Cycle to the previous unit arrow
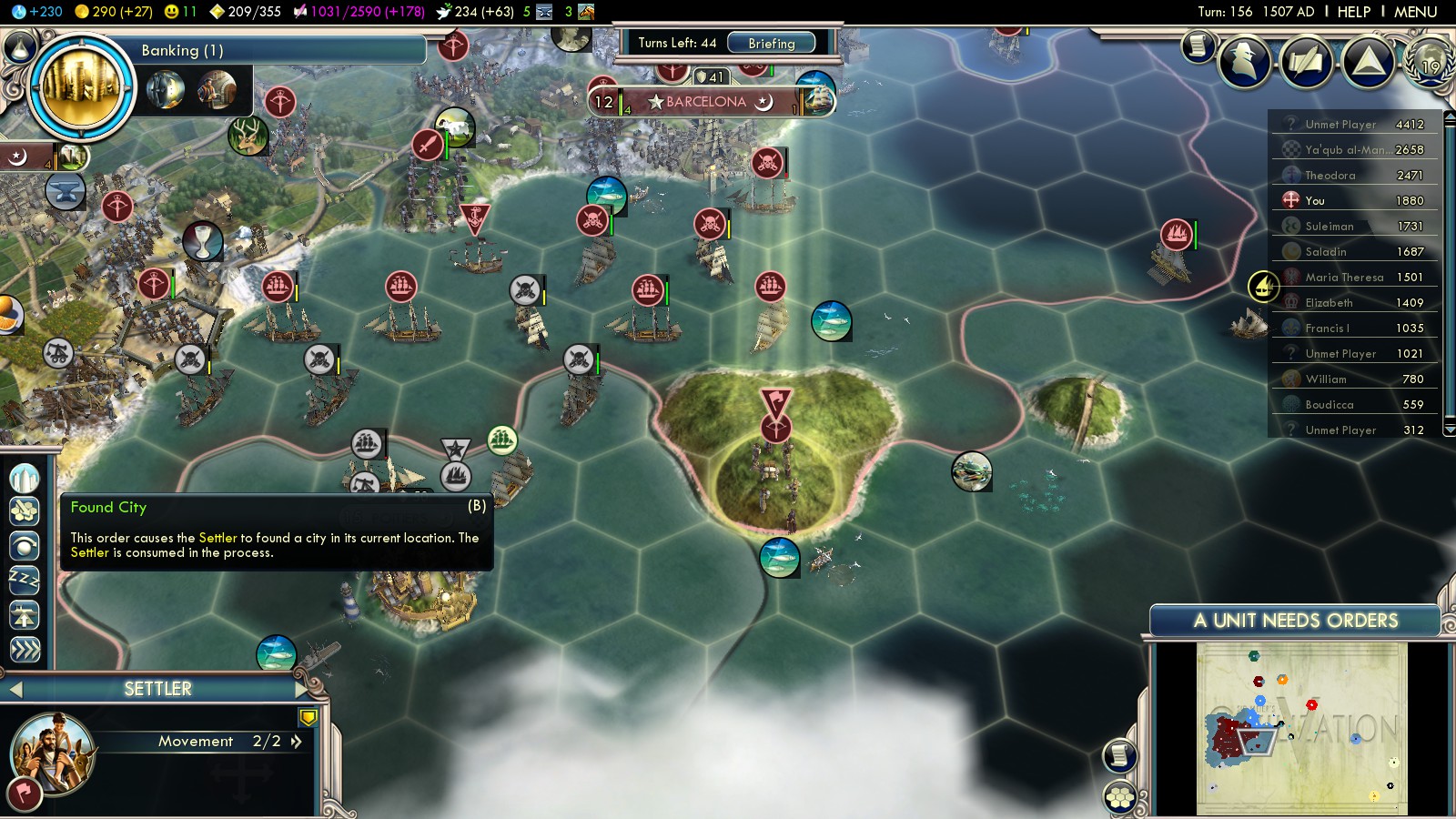The image size is (1456, 819). (x=15, y=690)
